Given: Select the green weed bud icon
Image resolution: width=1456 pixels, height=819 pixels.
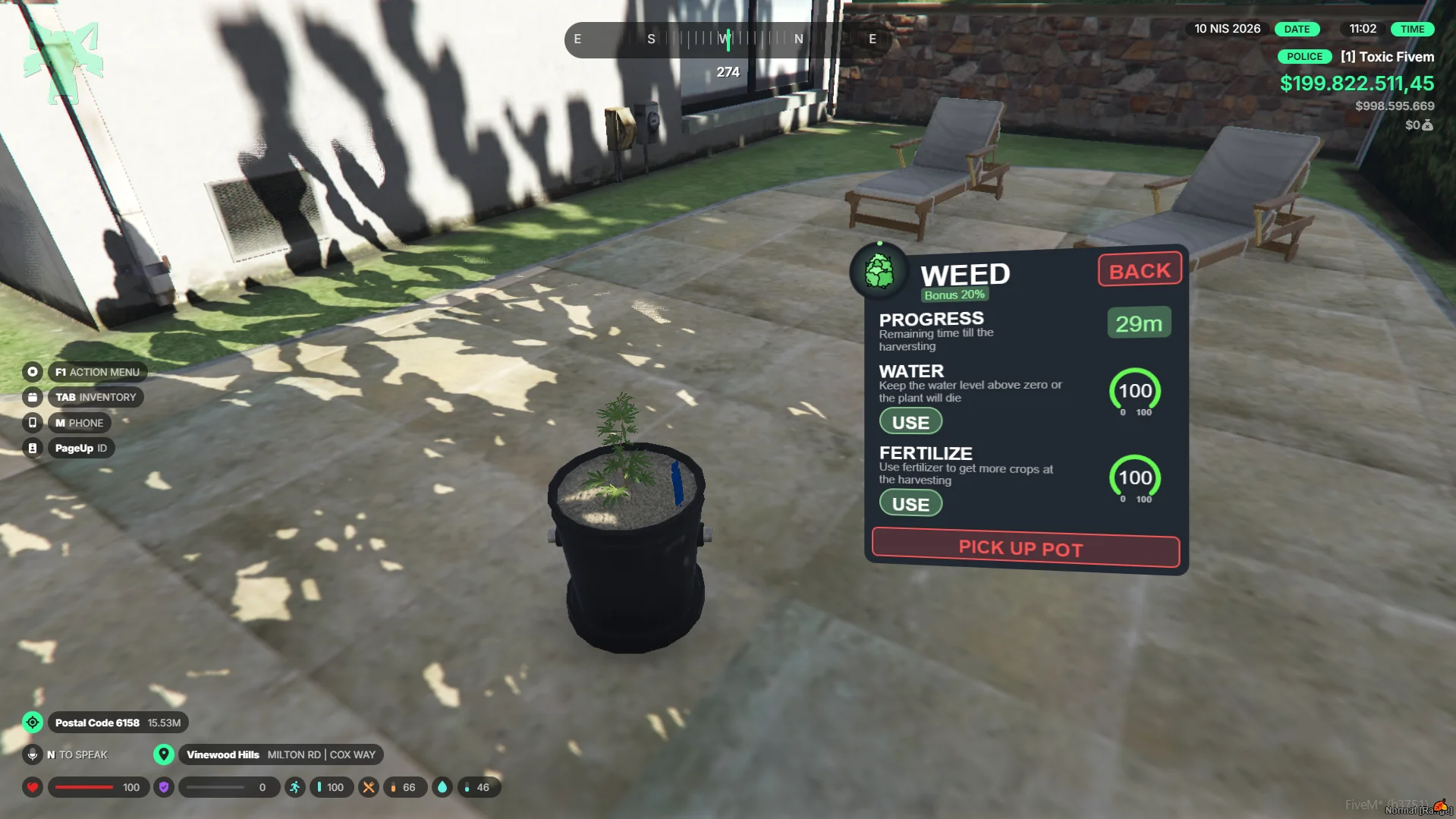Looking at the screenshot, I should (879, 272).
